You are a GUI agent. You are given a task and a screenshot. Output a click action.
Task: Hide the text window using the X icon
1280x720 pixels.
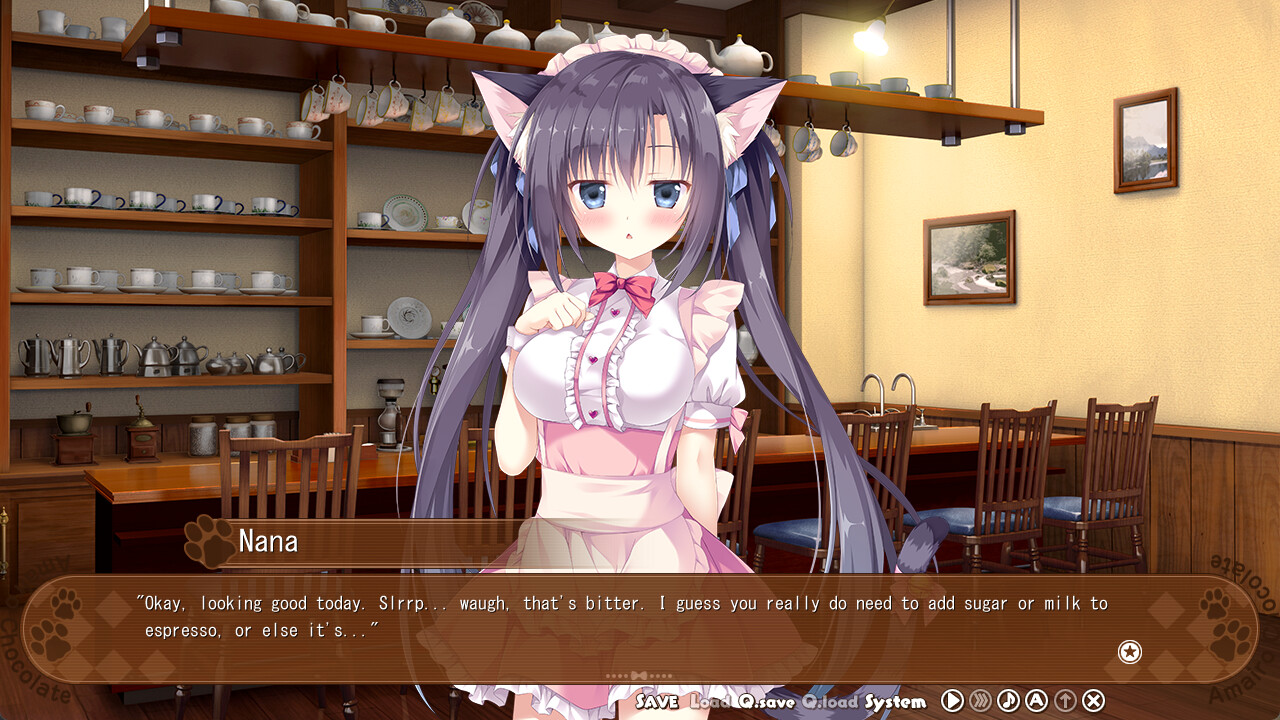[1095, 701]
